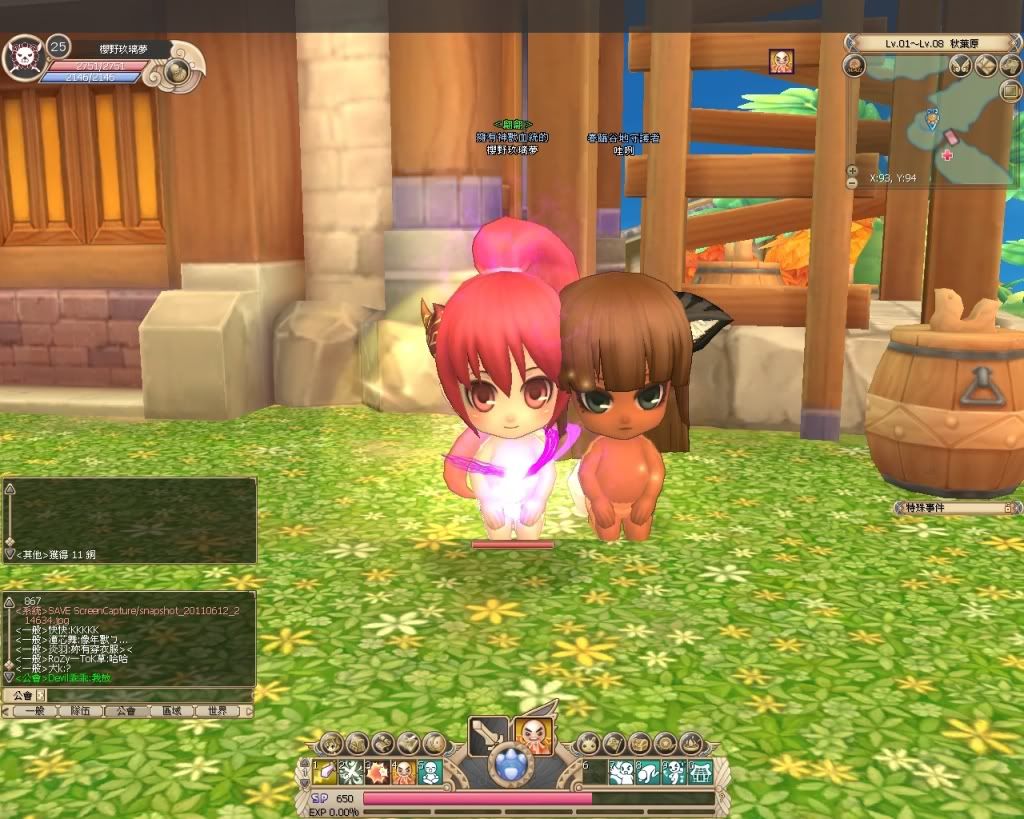Expand the 特殊事件 panel
Viewport: 1024px width, 819px height.
[1007, 508]
